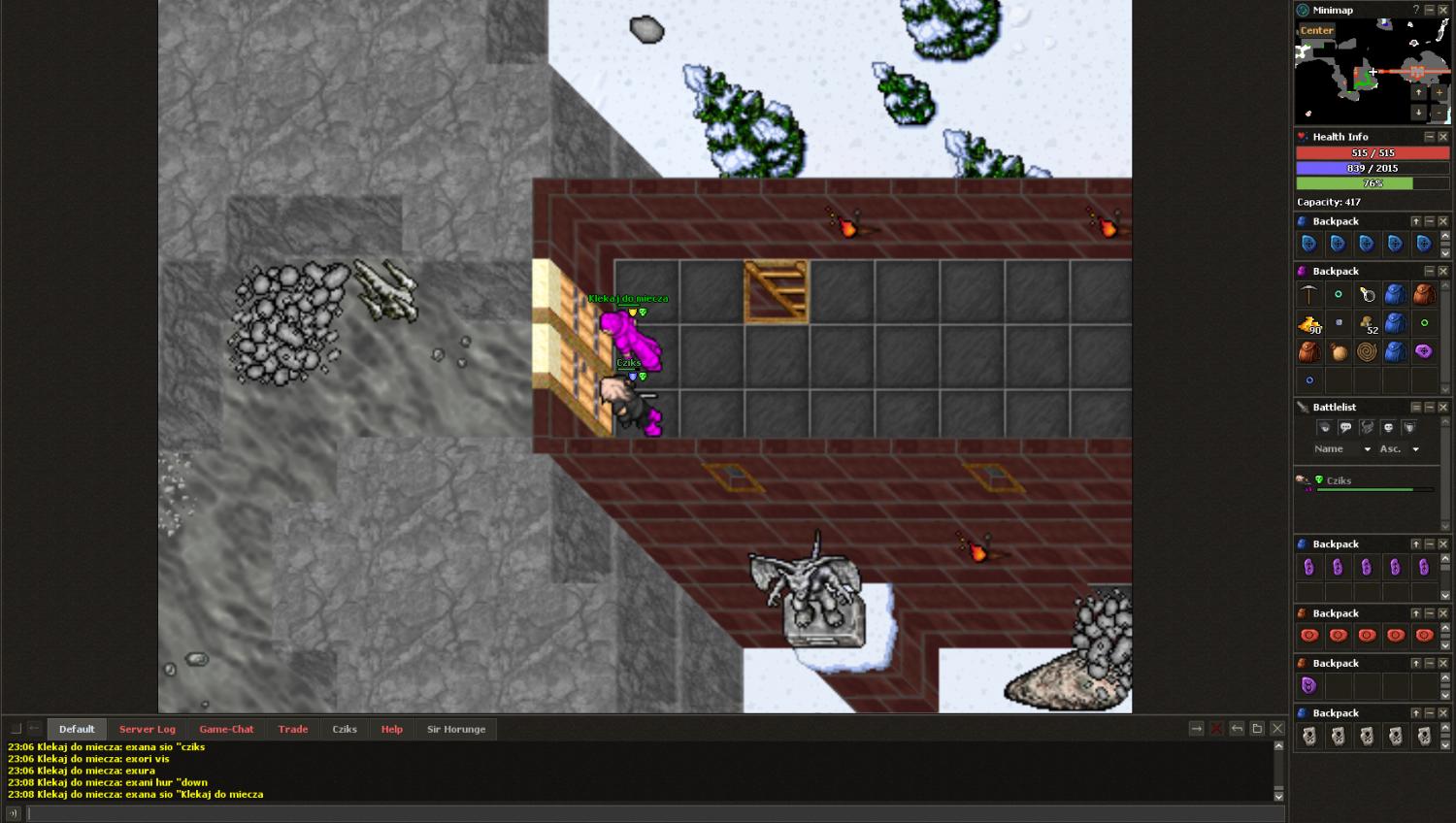Toggle the skull filter in Battlelist

point(1388,428)
